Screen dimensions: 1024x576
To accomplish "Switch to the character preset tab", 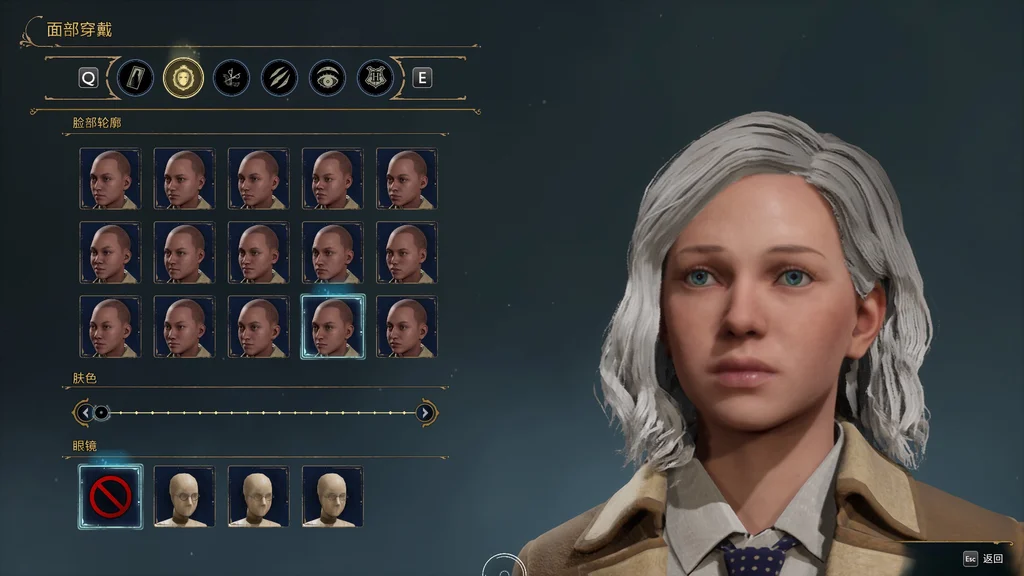I will tap(135, 77).
